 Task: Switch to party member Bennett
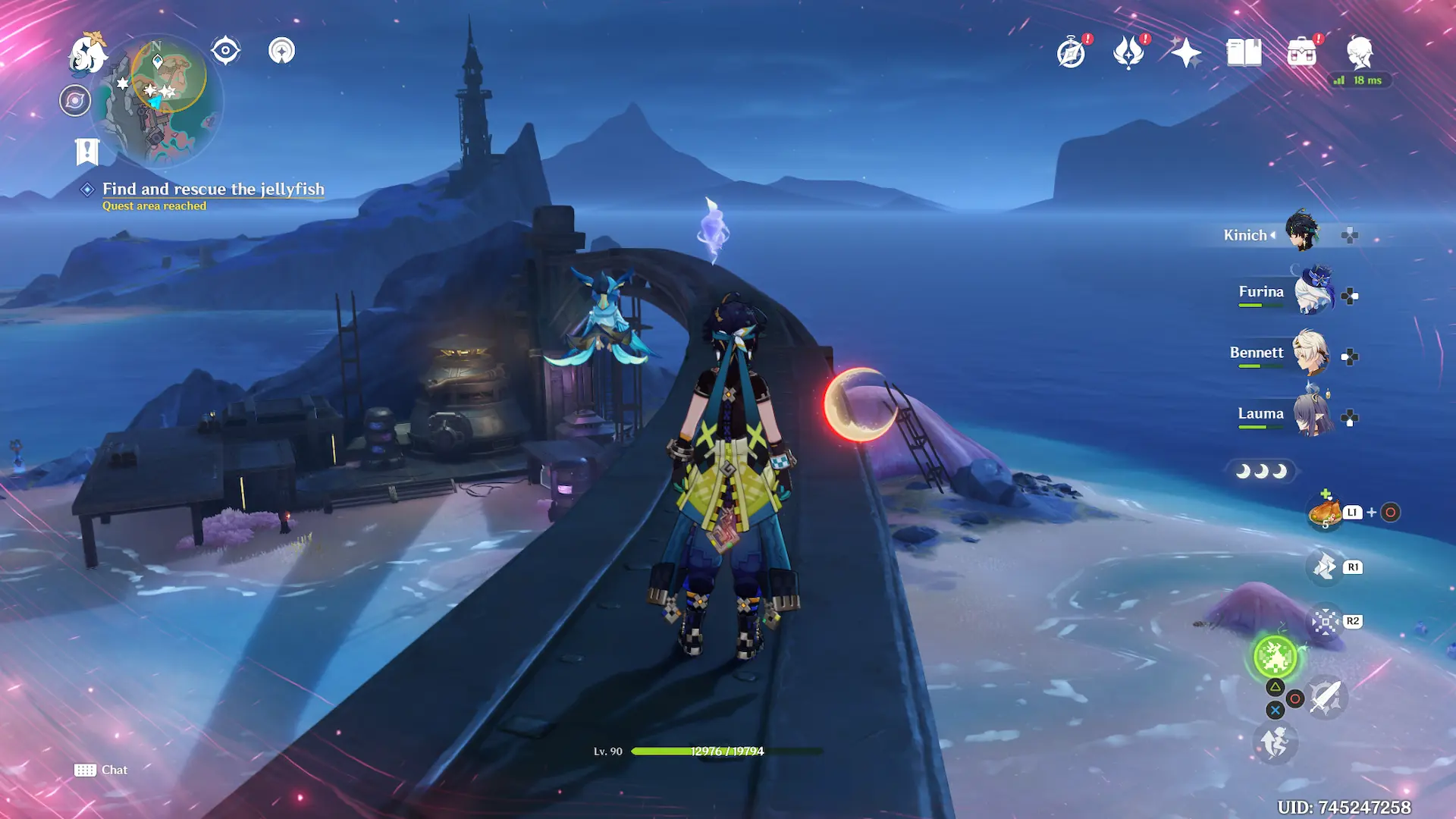click(1310, 353)
